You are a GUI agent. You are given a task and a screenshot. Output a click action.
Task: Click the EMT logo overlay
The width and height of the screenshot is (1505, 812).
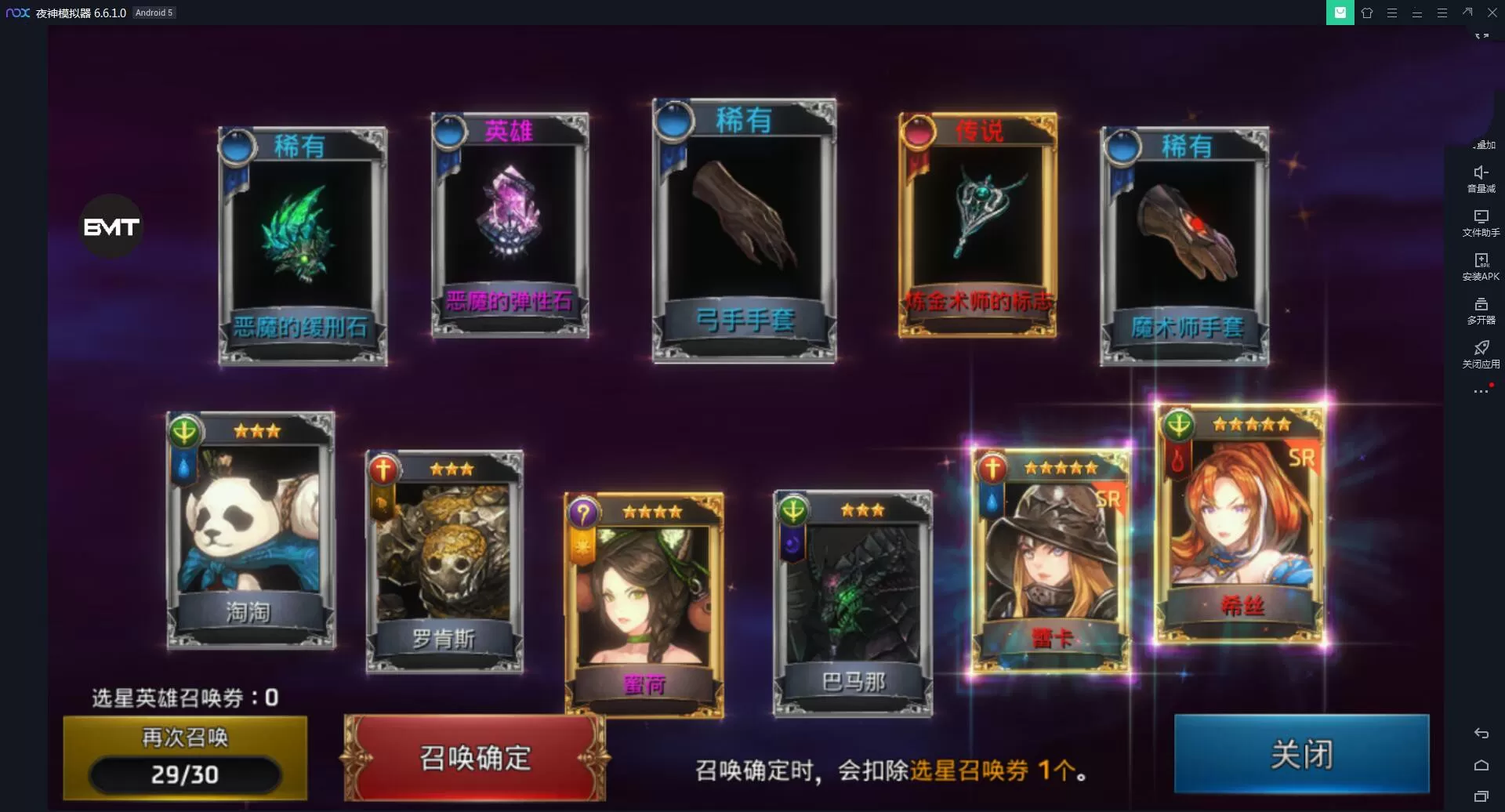(112, 227)
